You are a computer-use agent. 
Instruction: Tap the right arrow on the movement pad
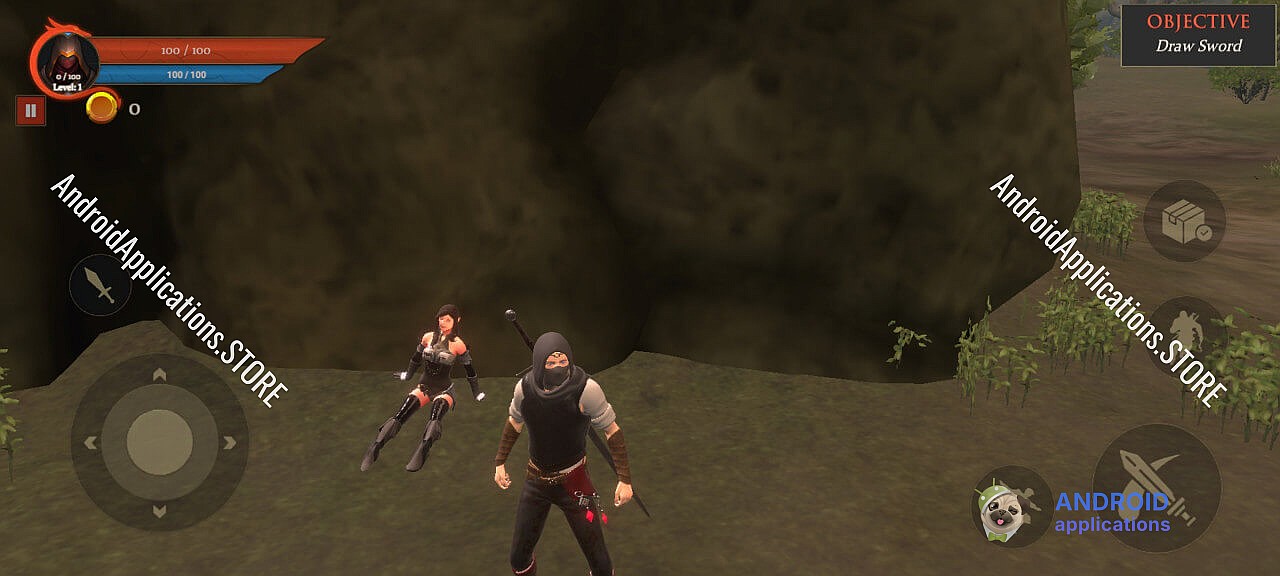[x=229, y=442]
